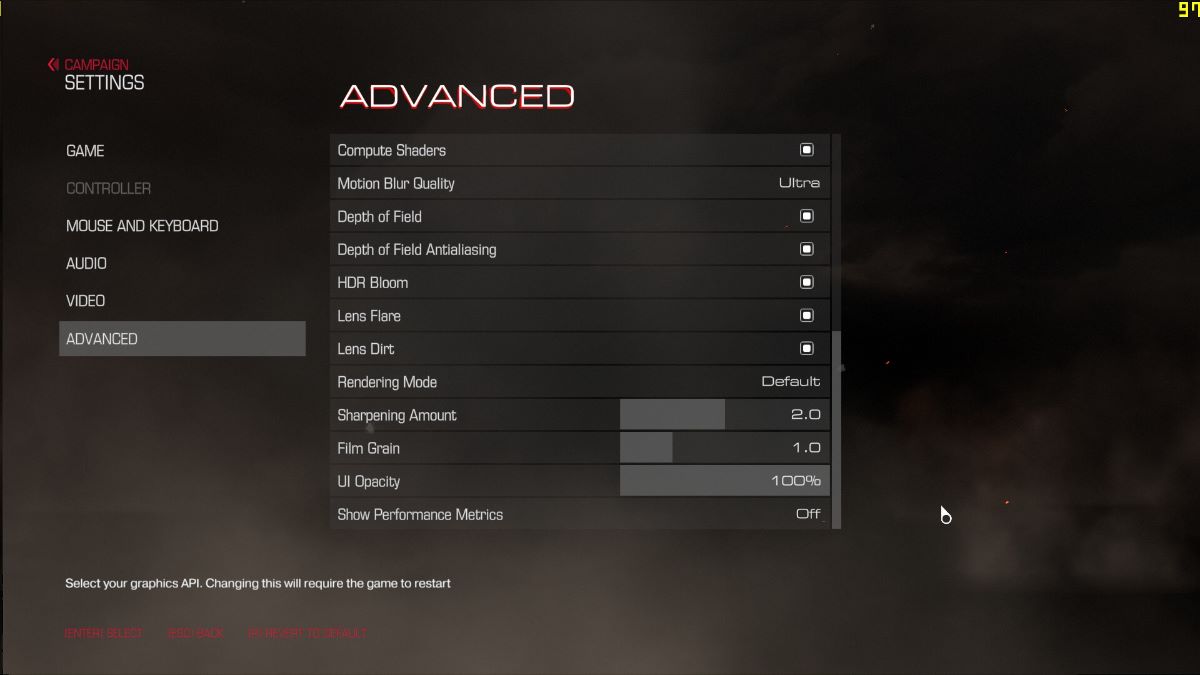Open the Game settings section
The height and width of the screenshot is (675, 1200).
click(x=85, y=151)
